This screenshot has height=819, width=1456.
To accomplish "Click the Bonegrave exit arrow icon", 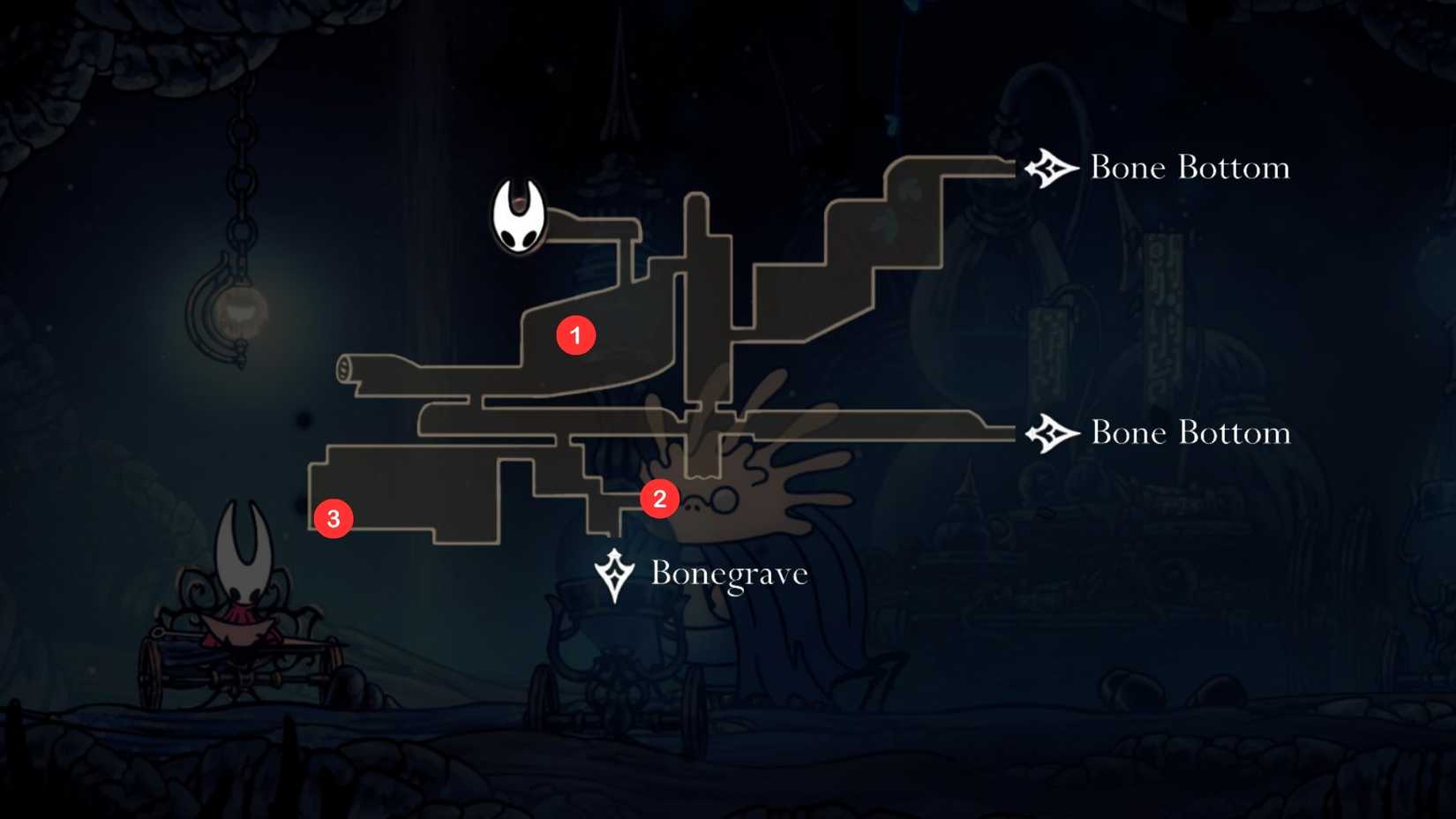I will 612,573.
